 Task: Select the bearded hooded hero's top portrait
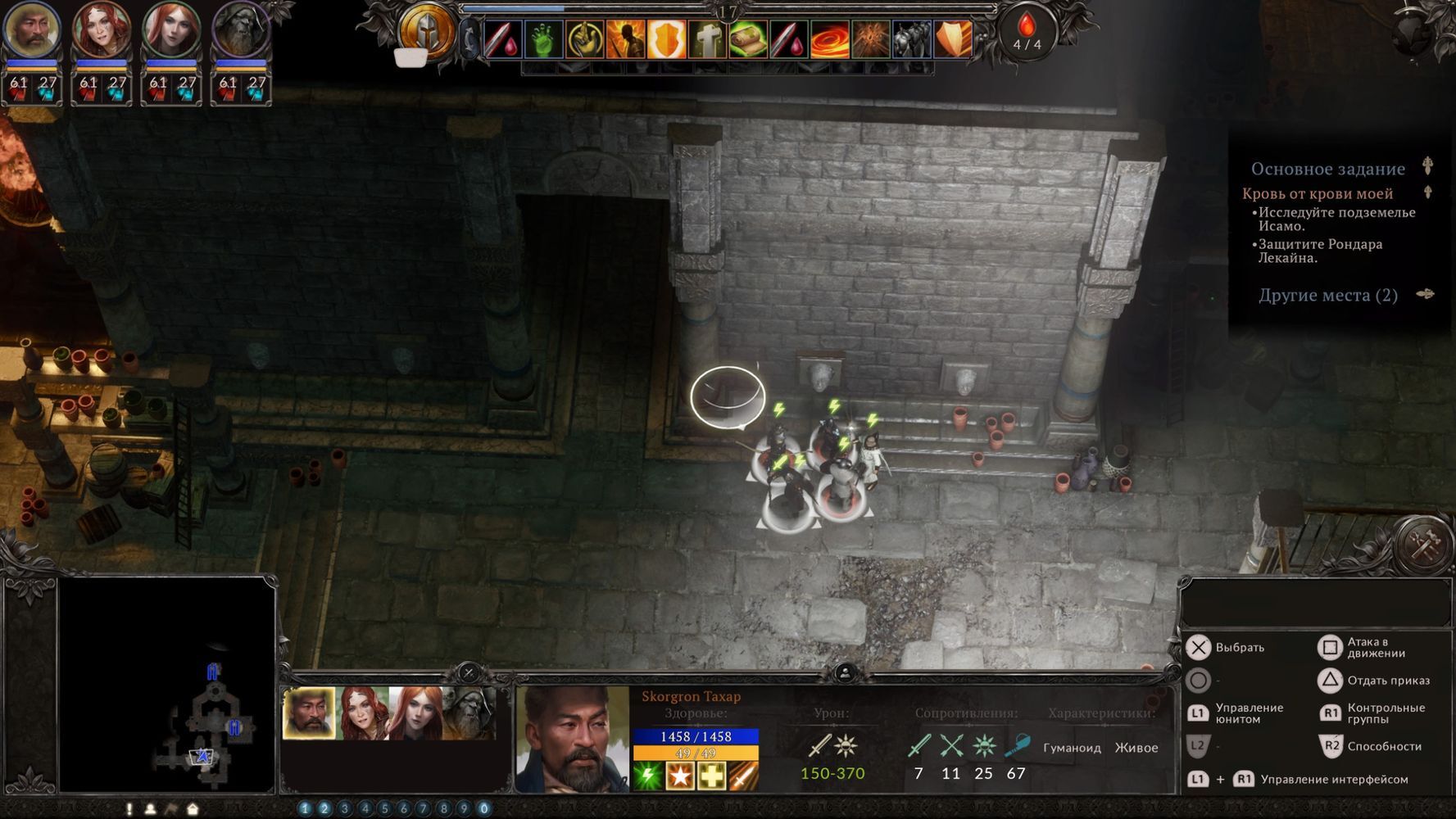click(241, 29)
